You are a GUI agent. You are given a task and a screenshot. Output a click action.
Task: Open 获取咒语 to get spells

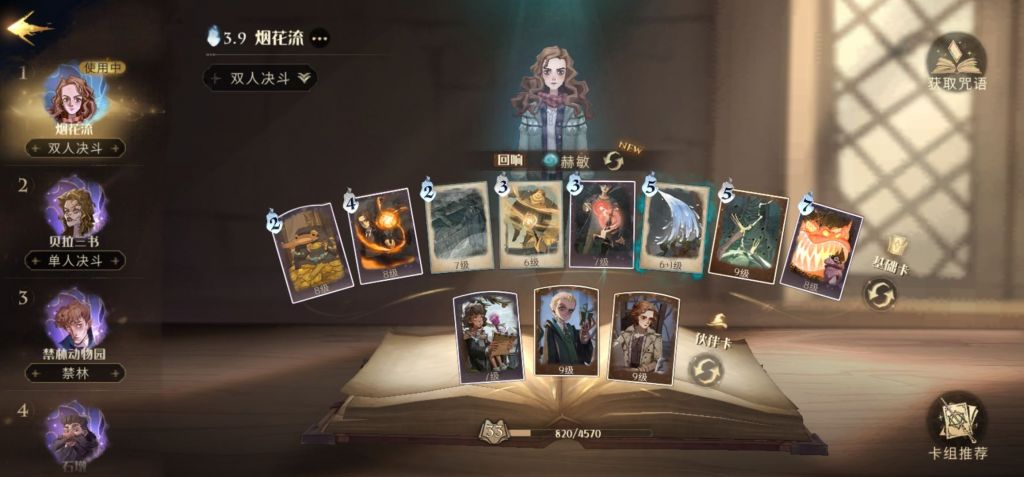click(957, 63)
